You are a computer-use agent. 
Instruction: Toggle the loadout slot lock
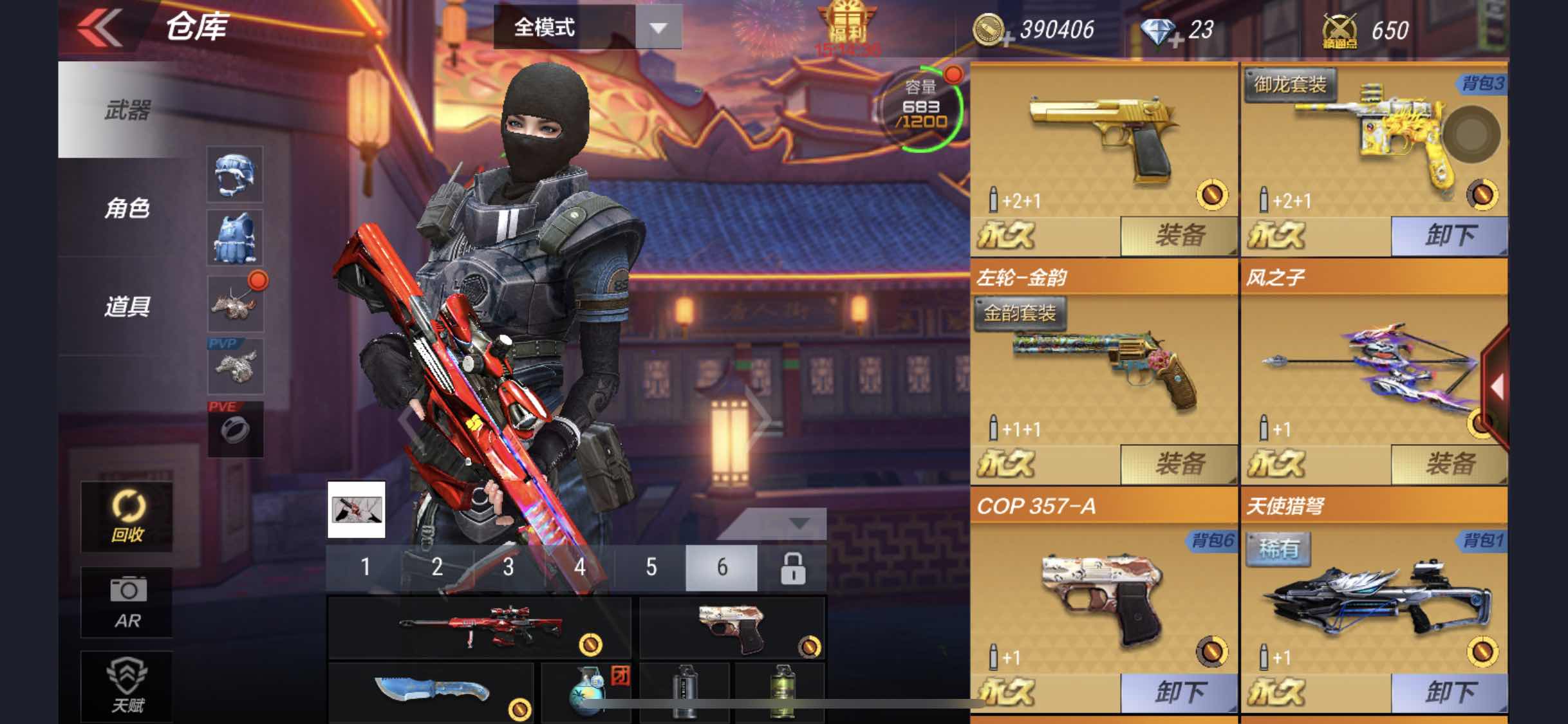793,568
